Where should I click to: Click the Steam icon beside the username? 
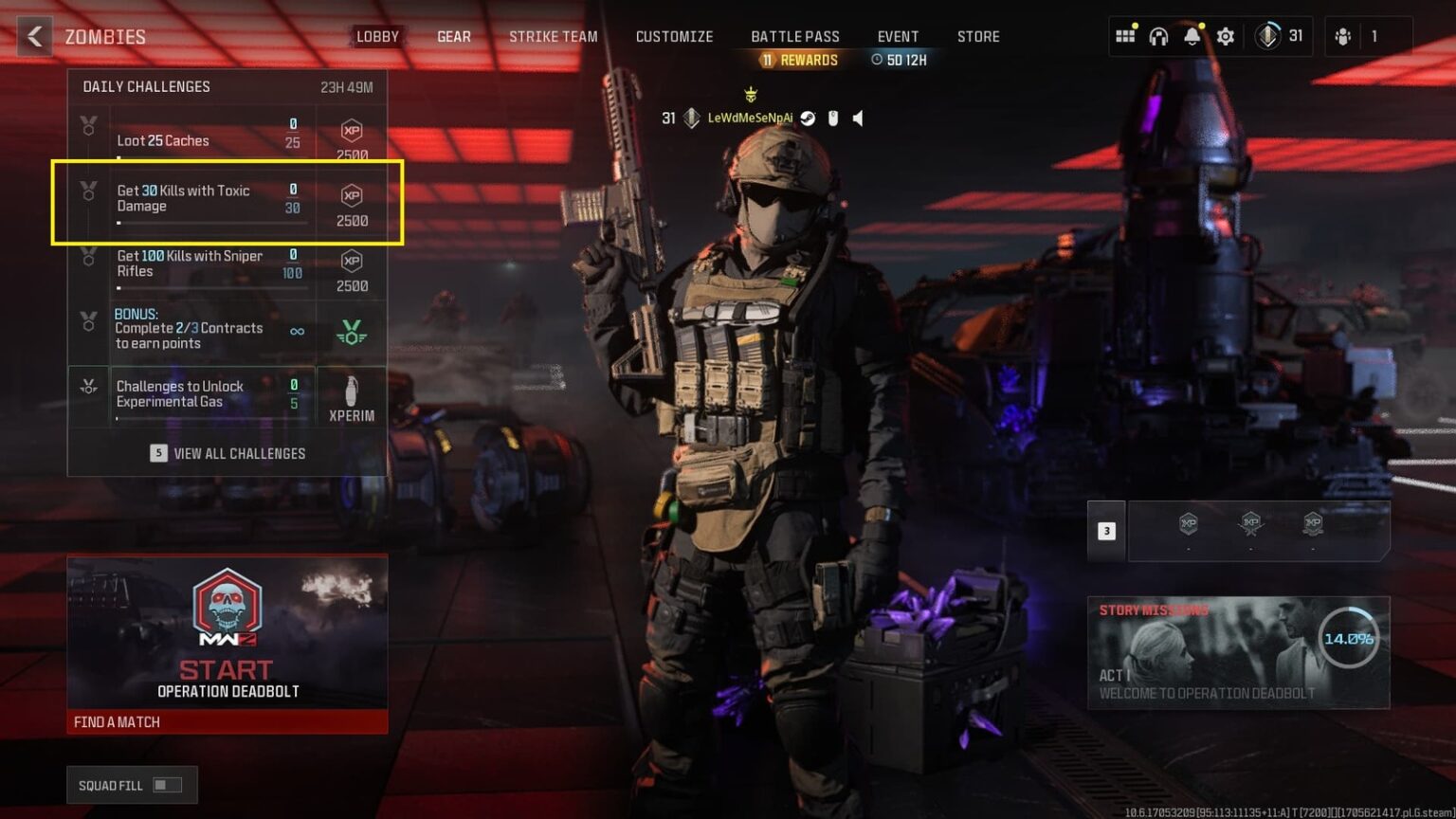(807, 118)
